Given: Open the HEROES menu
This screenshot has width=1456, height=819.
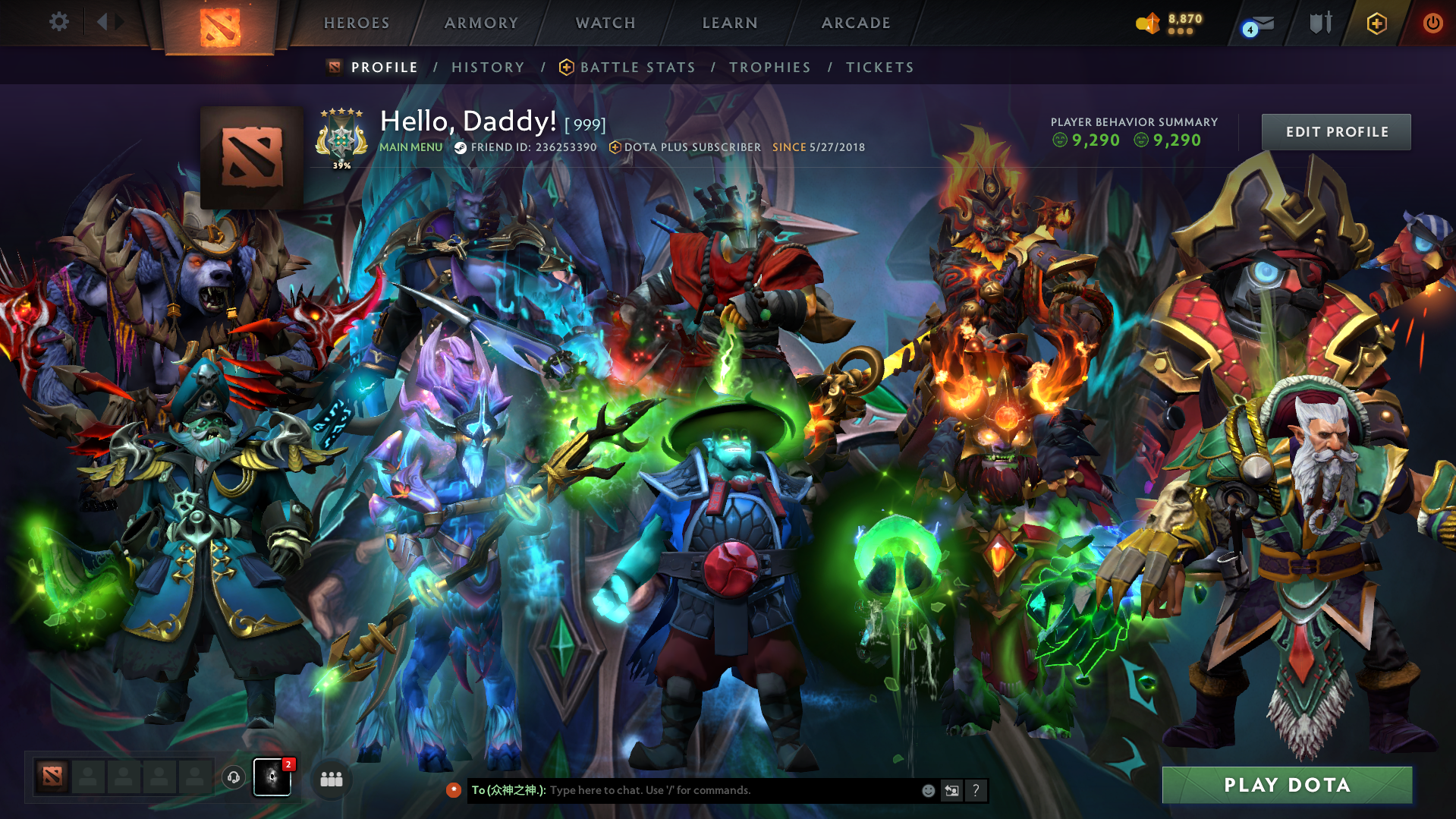Looking at the screenshot, I should 356,23.
